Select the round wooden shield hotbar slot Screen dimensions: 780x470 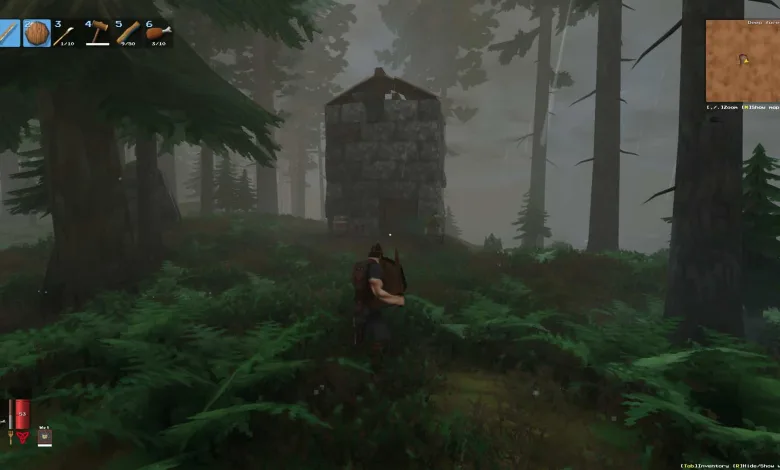tap(36, 33)
